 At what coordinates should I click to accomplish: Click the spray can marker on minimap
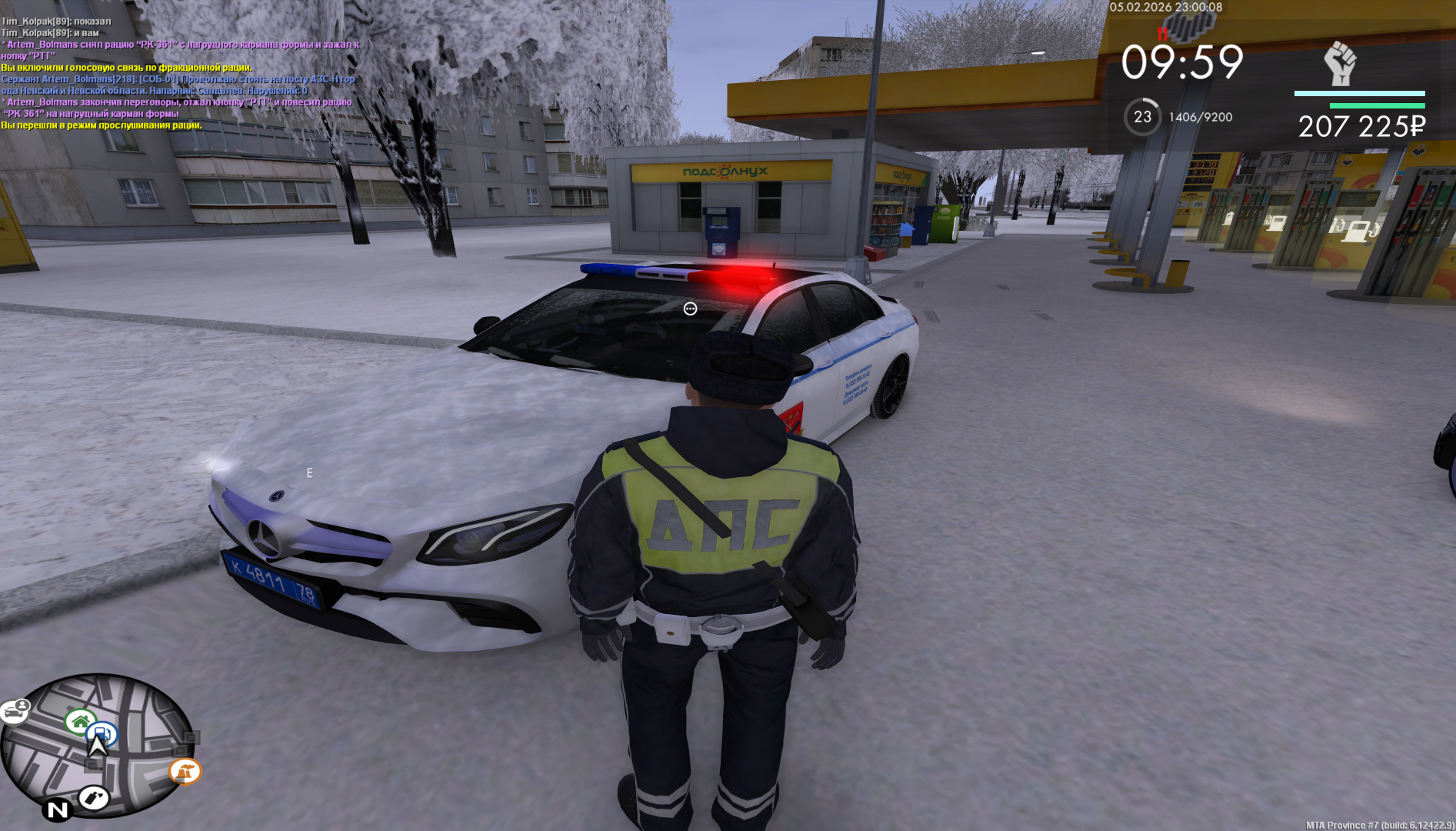pos(94,798)
